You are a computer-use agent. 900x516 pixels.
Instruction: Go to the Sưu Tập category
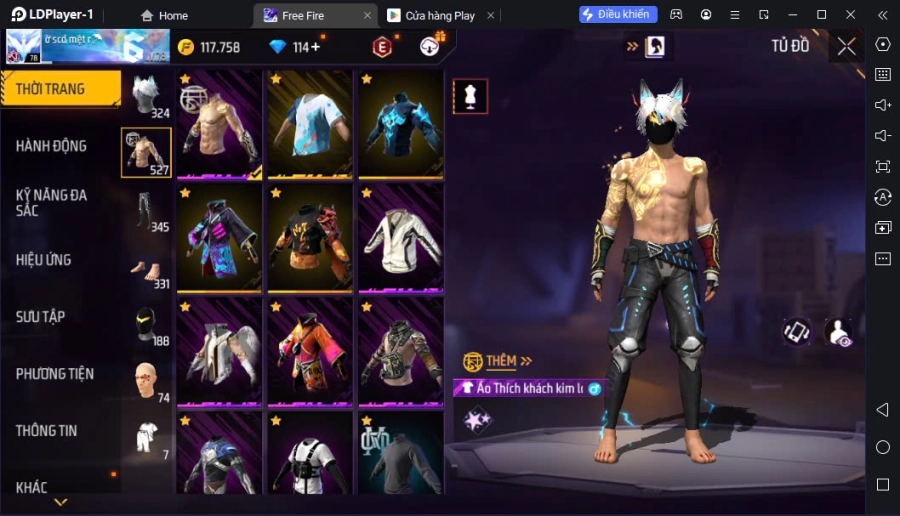pos(41,317)
